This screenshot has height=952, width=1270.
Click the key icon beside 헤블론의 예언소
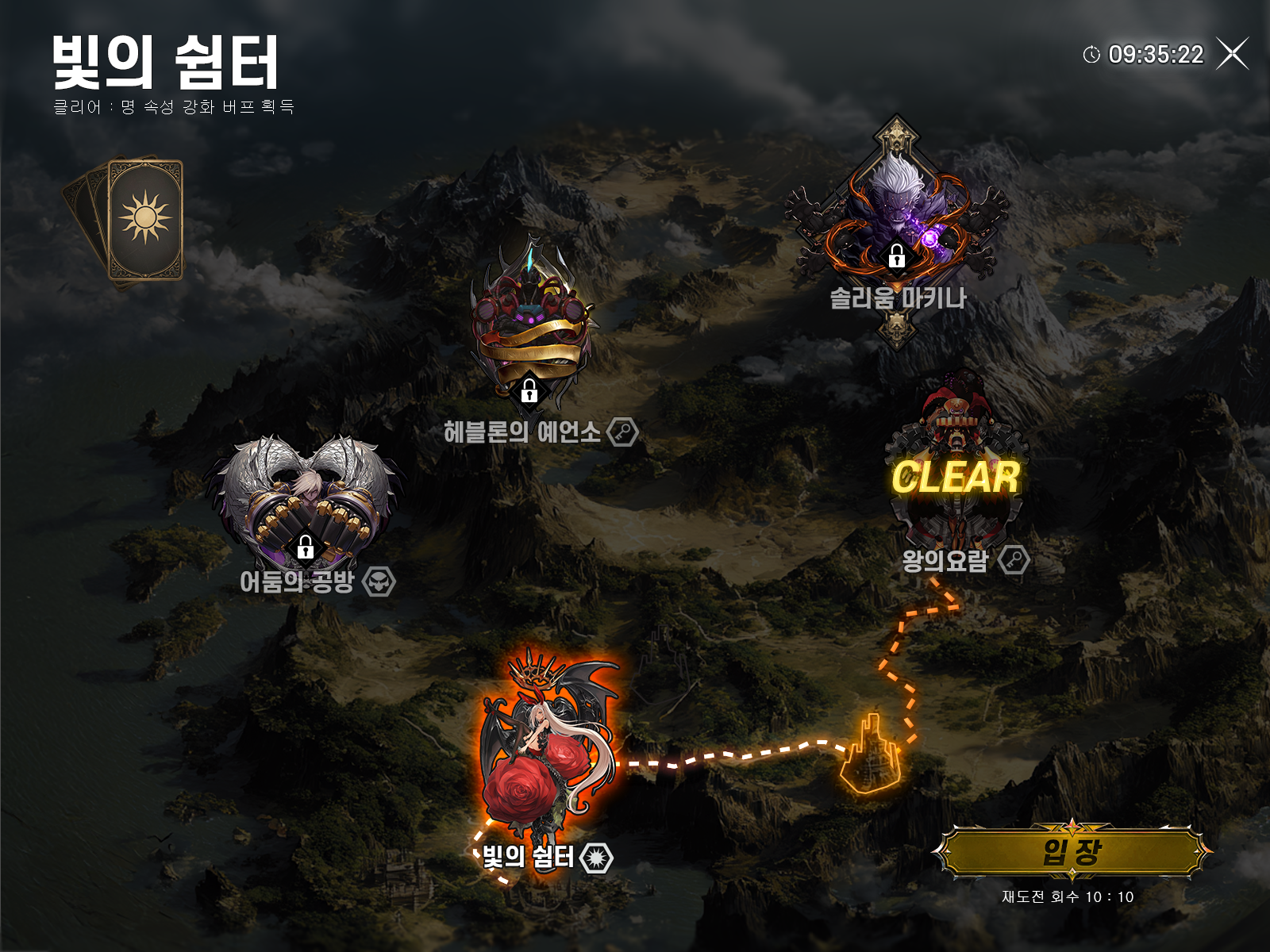click(x=623, y=432)
